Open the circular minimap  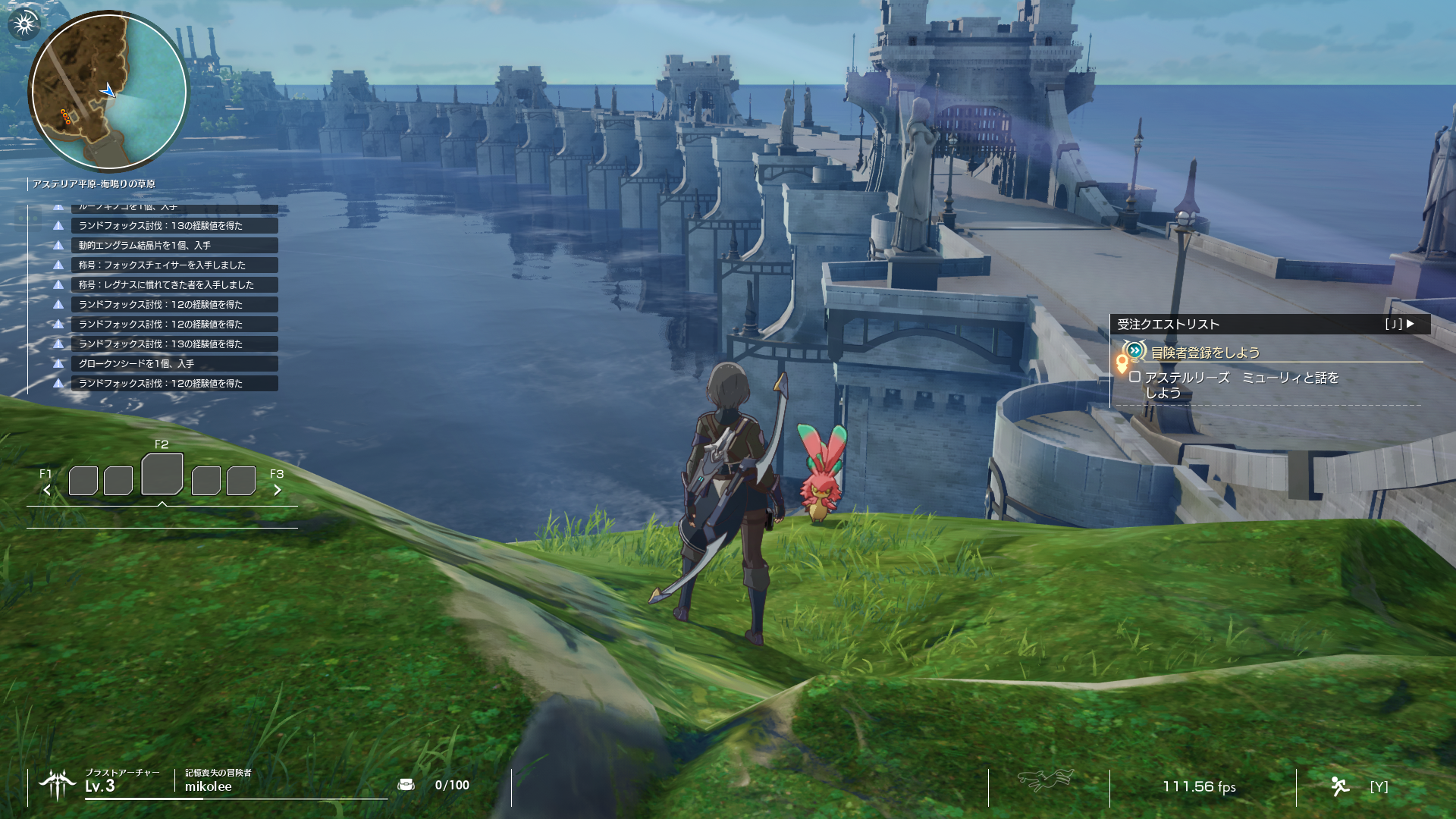108,92
